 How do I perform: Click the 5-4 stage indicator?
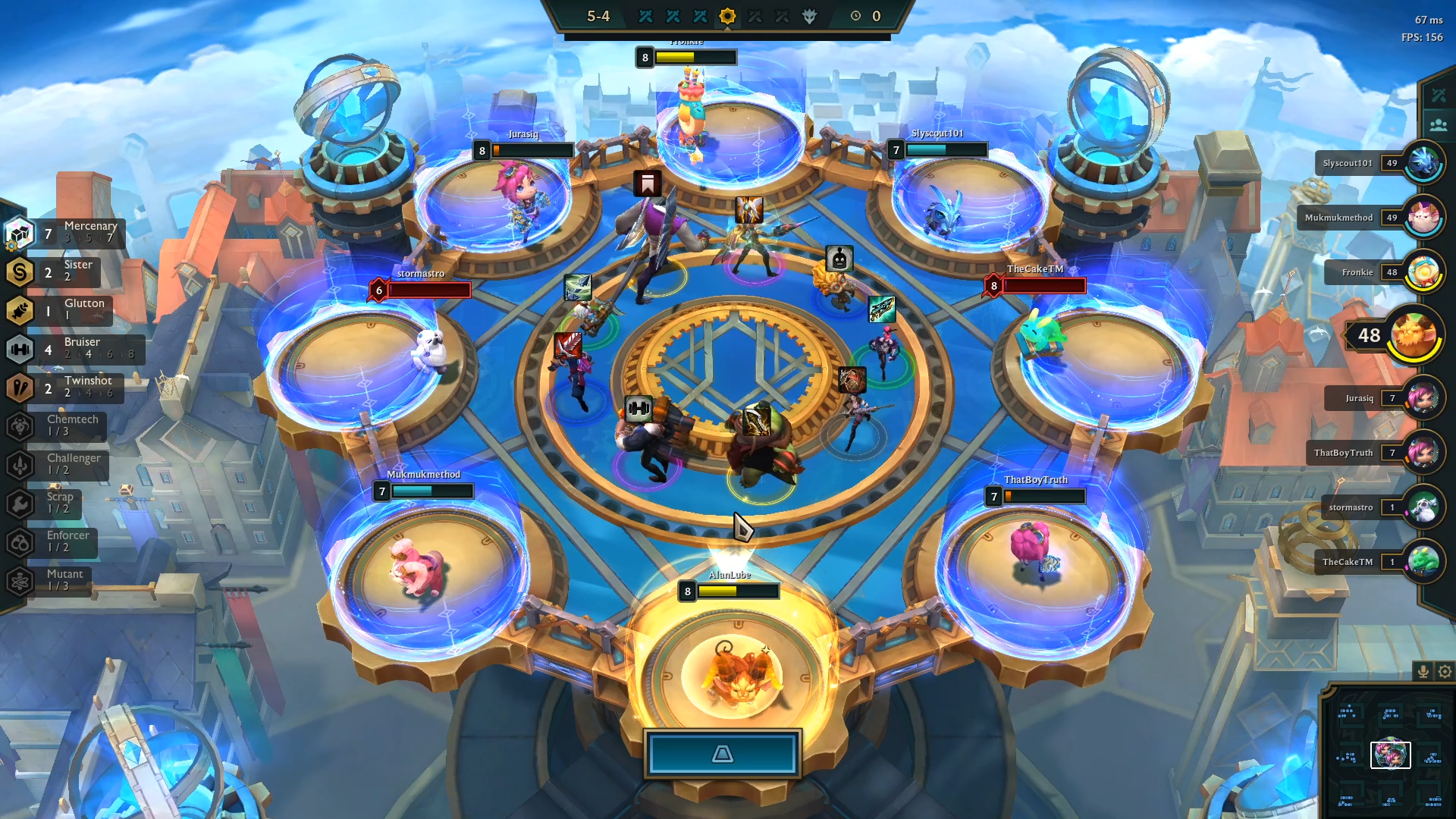coord(598,15)
